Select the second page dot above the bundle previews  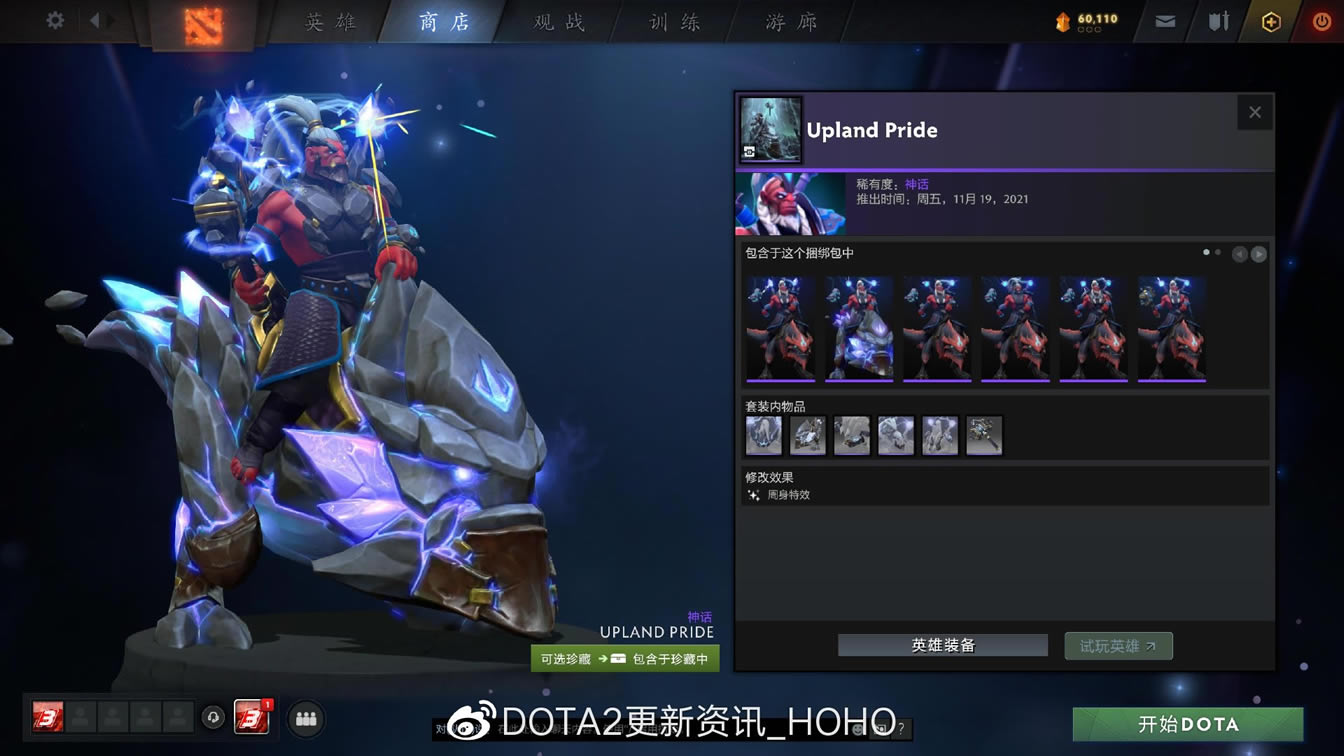click(x=1219, y=252)
